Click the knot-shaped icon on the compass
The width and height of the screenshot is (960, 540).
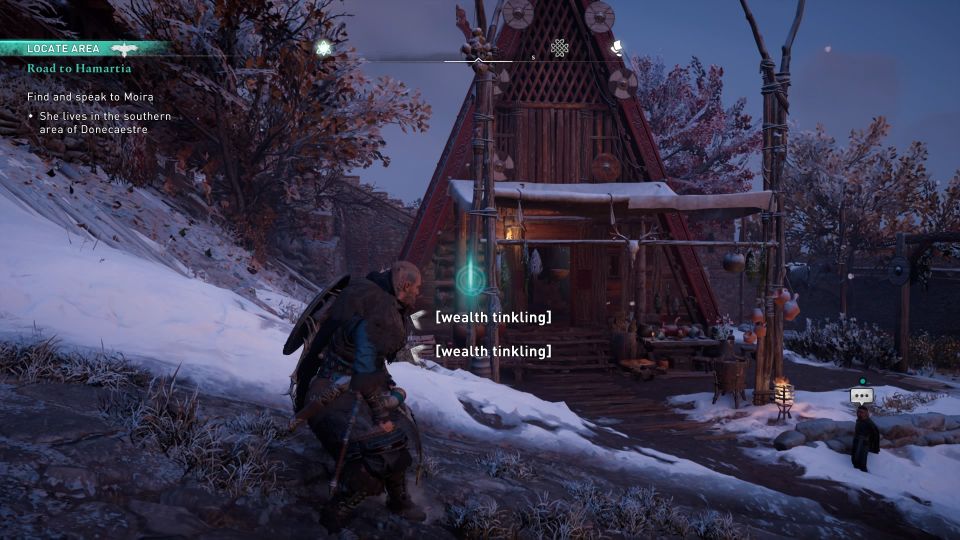click(560, 47)
